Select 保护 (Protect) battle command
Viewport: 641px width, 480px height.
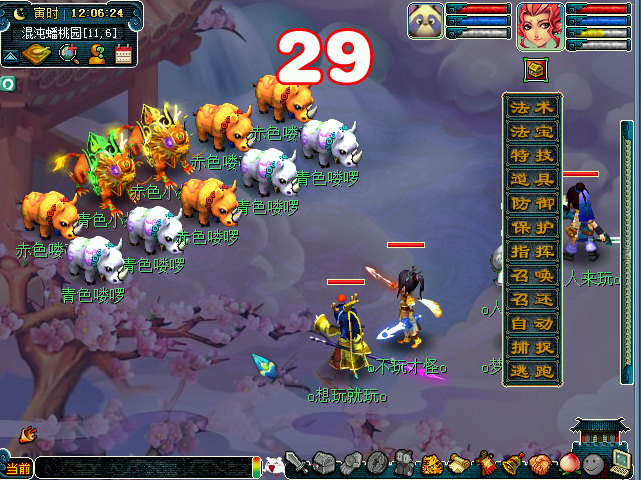click(532, 227)
